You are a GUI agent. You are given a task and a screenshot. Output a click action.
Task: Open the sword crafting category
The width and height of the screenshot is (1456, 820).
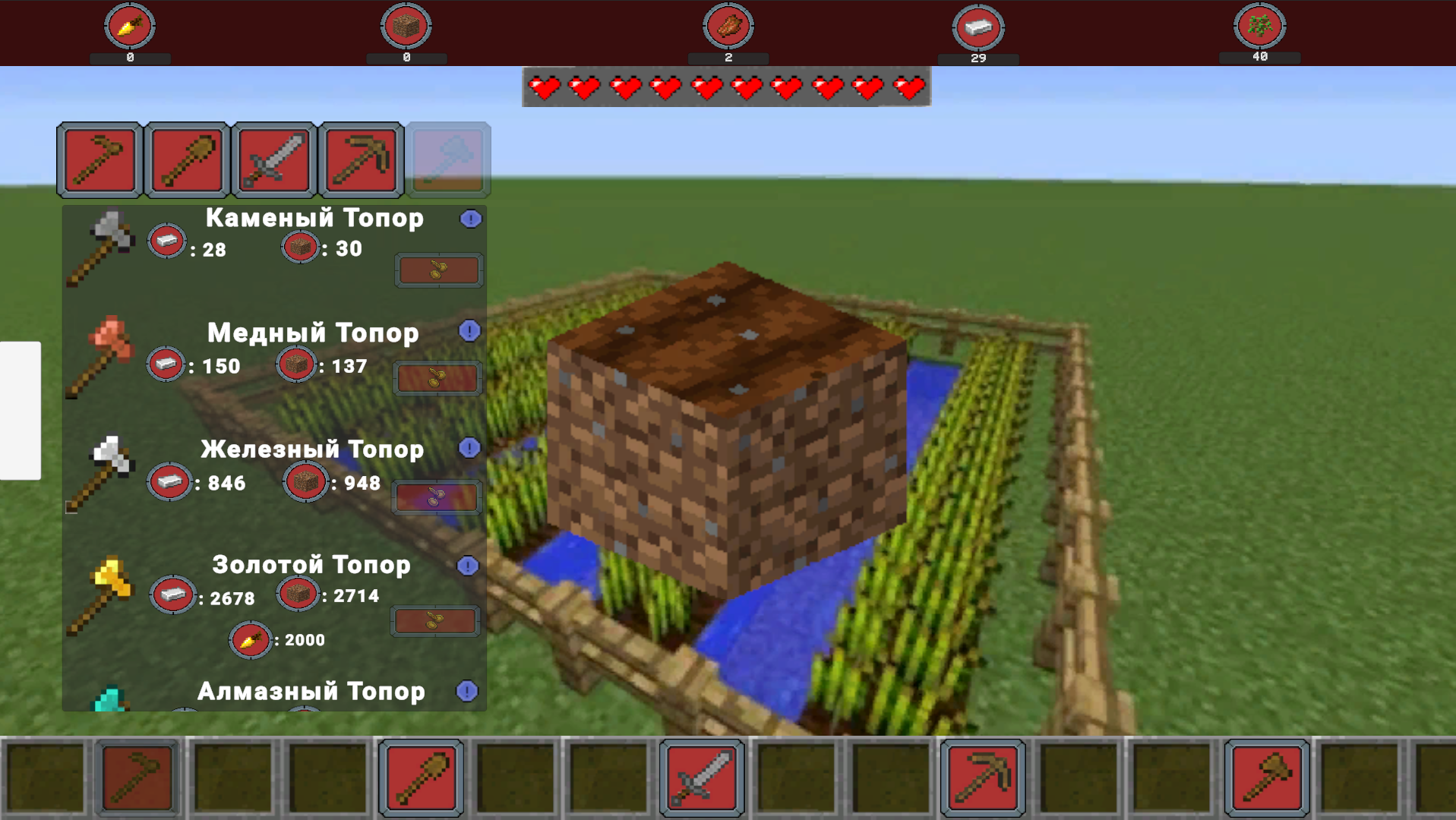click(273, 159)
